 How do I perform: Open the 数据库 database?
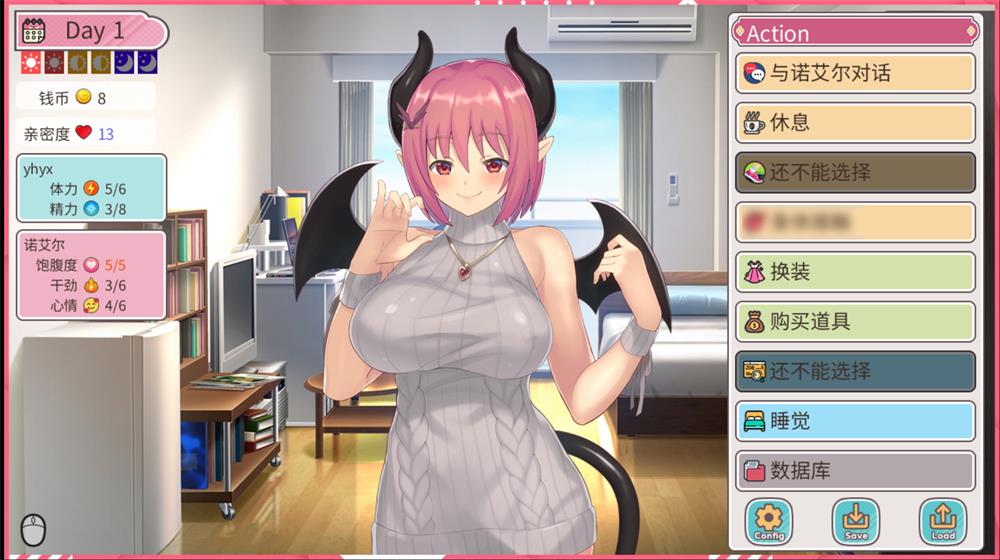[x=855, y=470]
